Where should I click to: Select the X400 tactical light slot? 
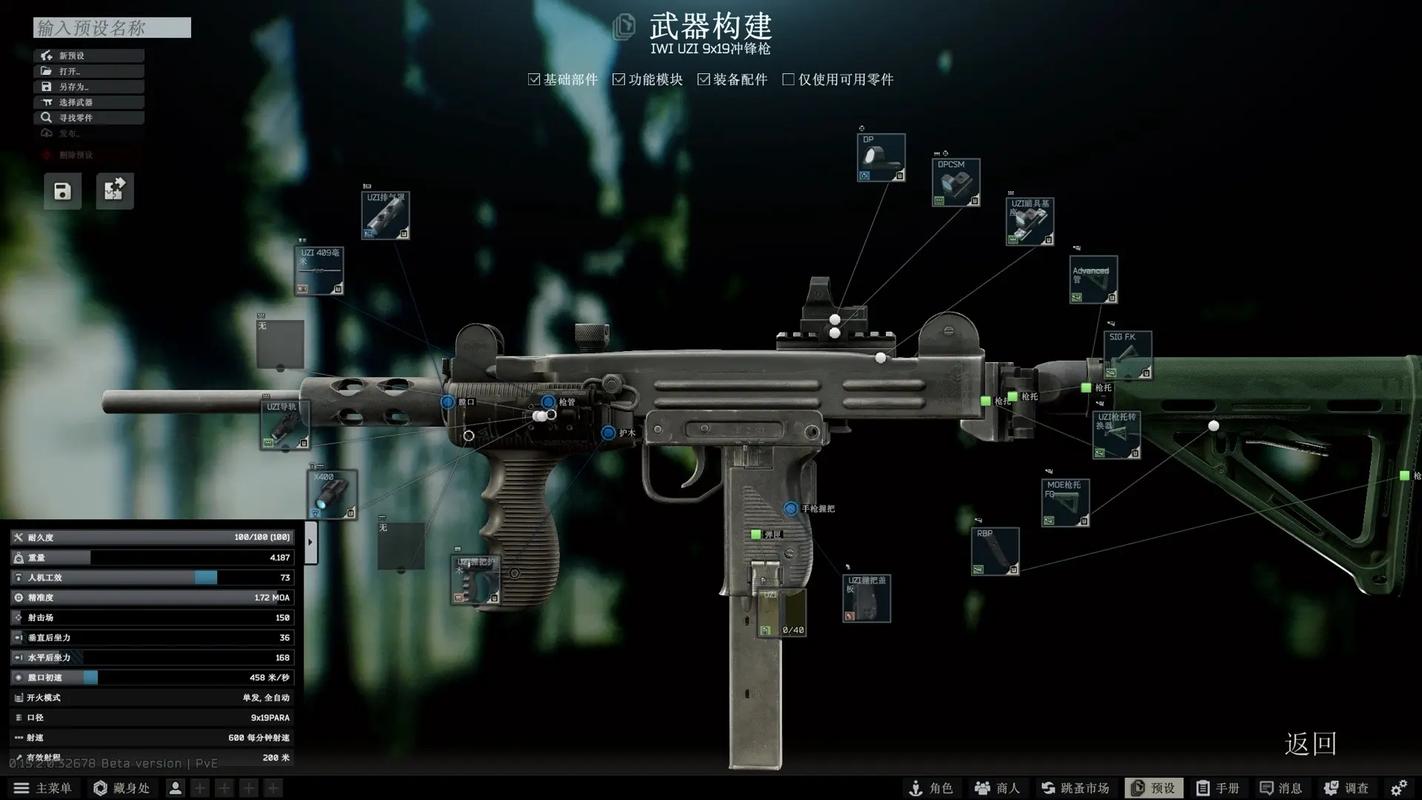332,494
